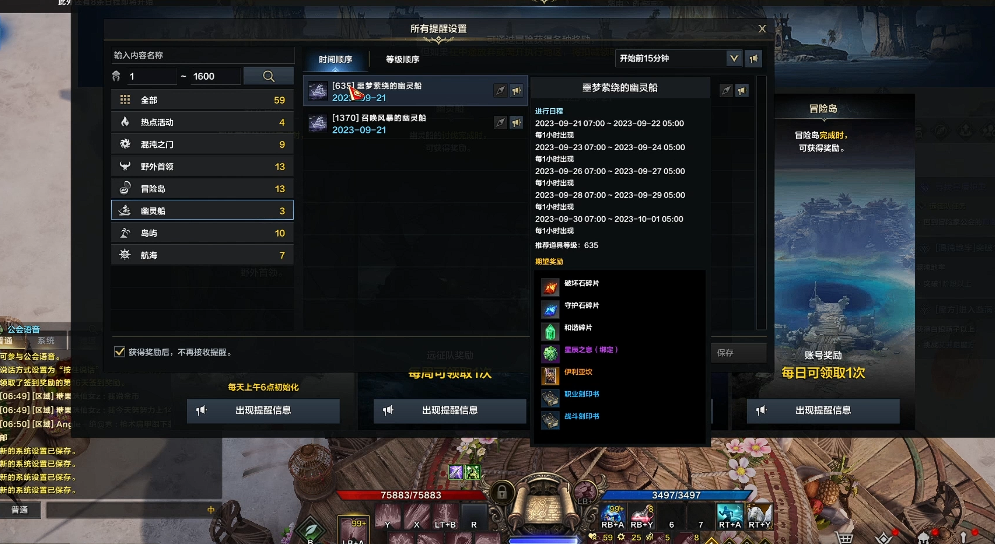Image resolution: width=995 pixels, height=544 pixels.
Task: Click the 破坏石碎片 reward icon
Action: [549, 288]
